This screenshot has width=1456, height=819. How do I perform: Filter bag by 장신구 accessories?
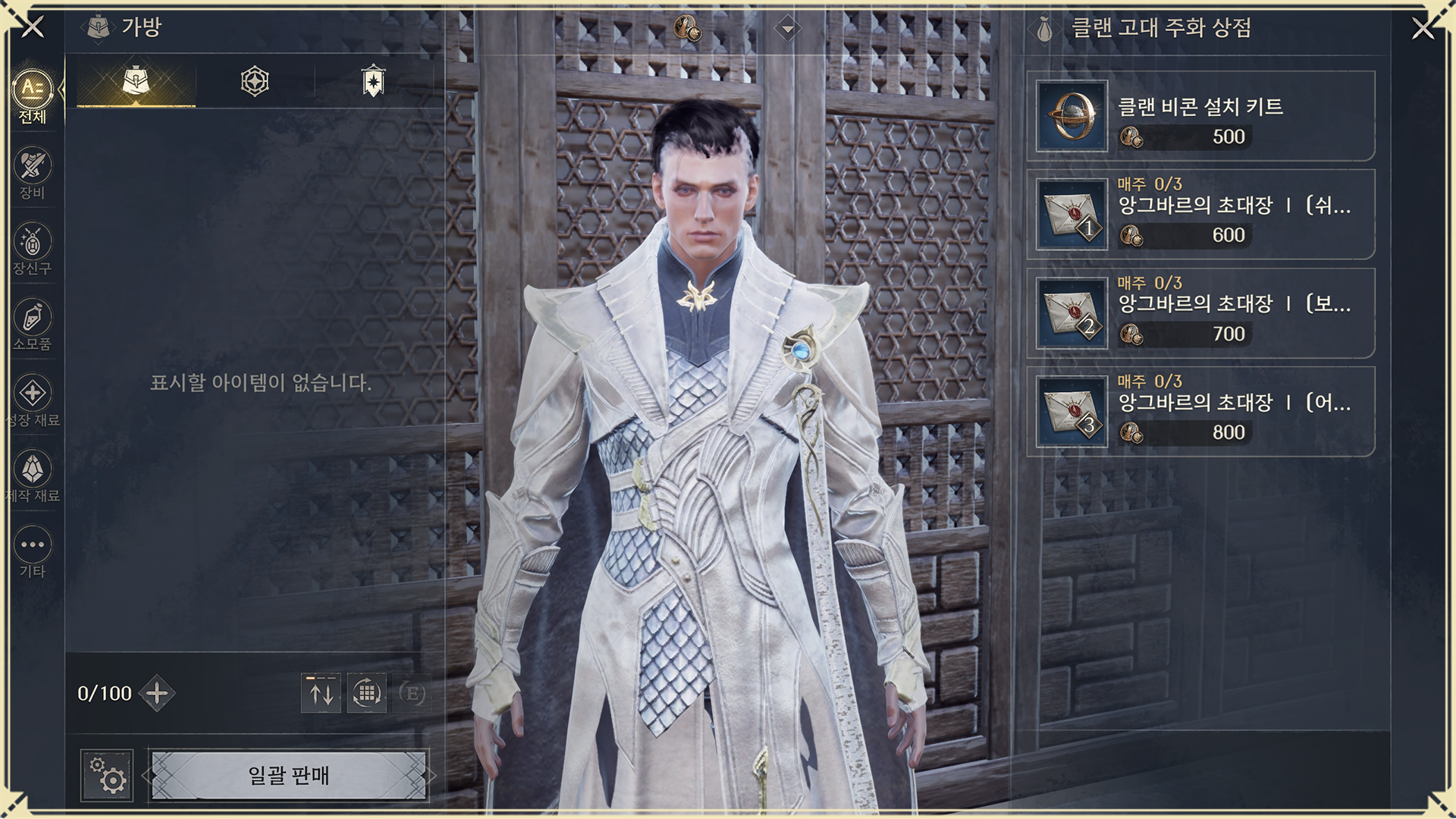[x=33, y=248]
